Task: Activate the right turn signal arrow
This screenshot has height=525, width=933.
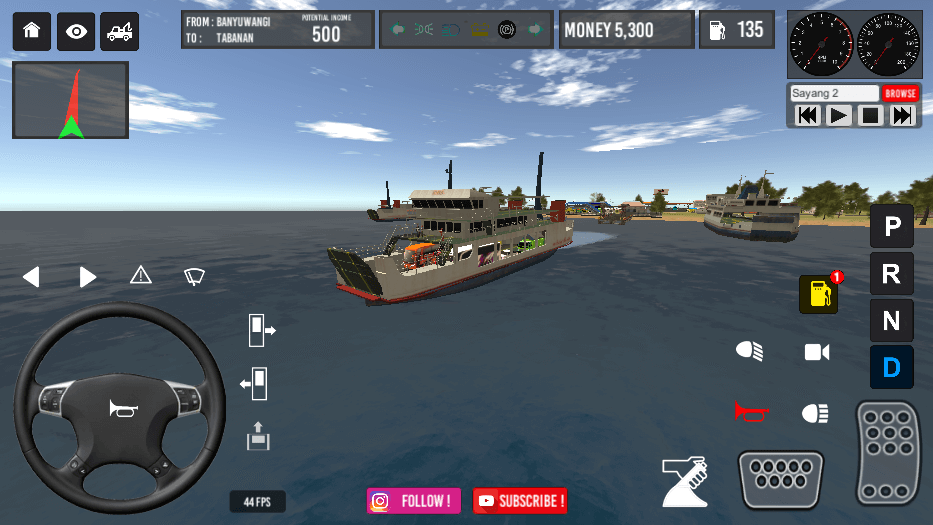Action: tap(88, 277)
